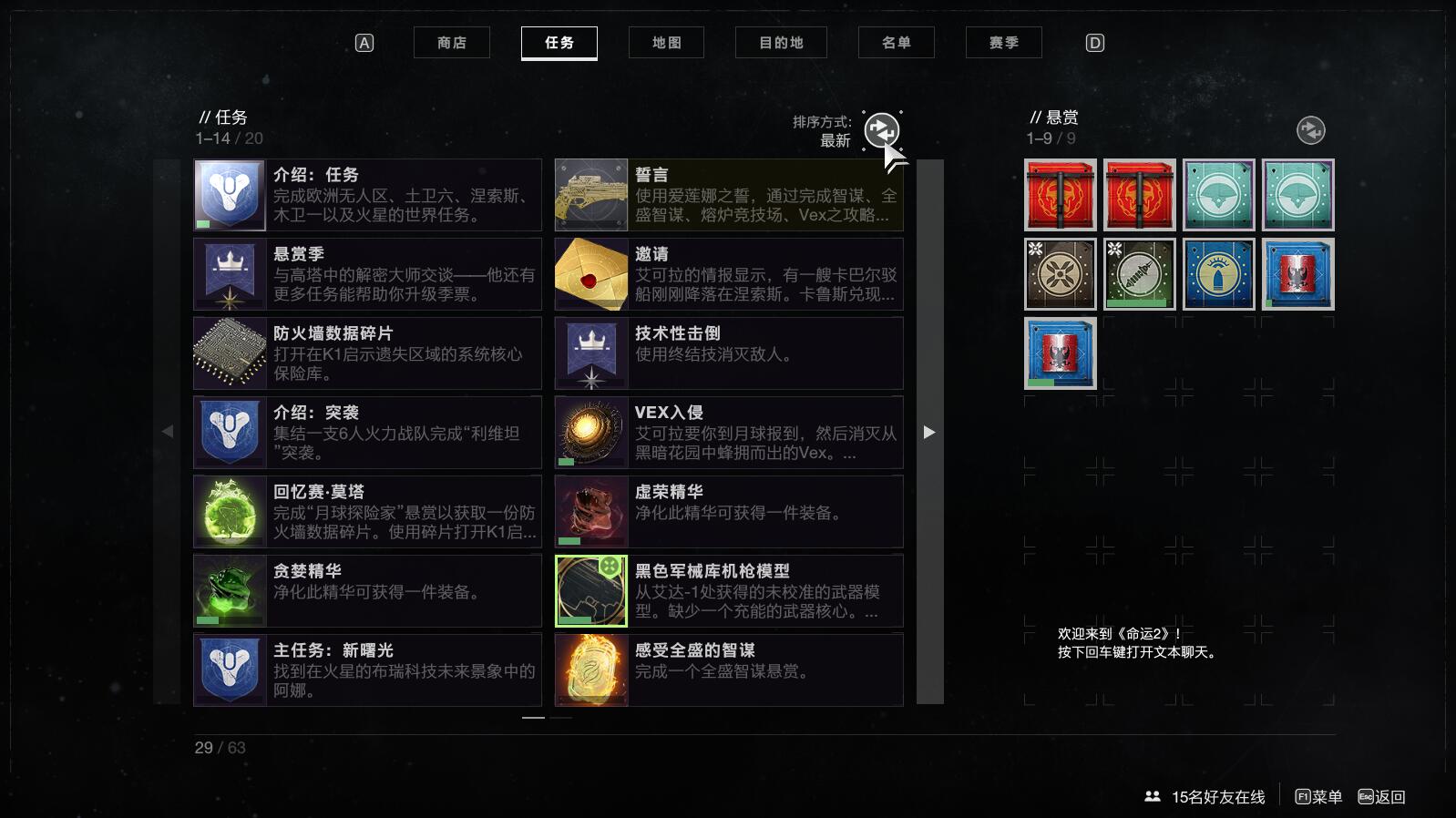The width and height of the screenshot is (1456, 818).
Task: Open the VEX入侵 quest
Action: [729, 433]
